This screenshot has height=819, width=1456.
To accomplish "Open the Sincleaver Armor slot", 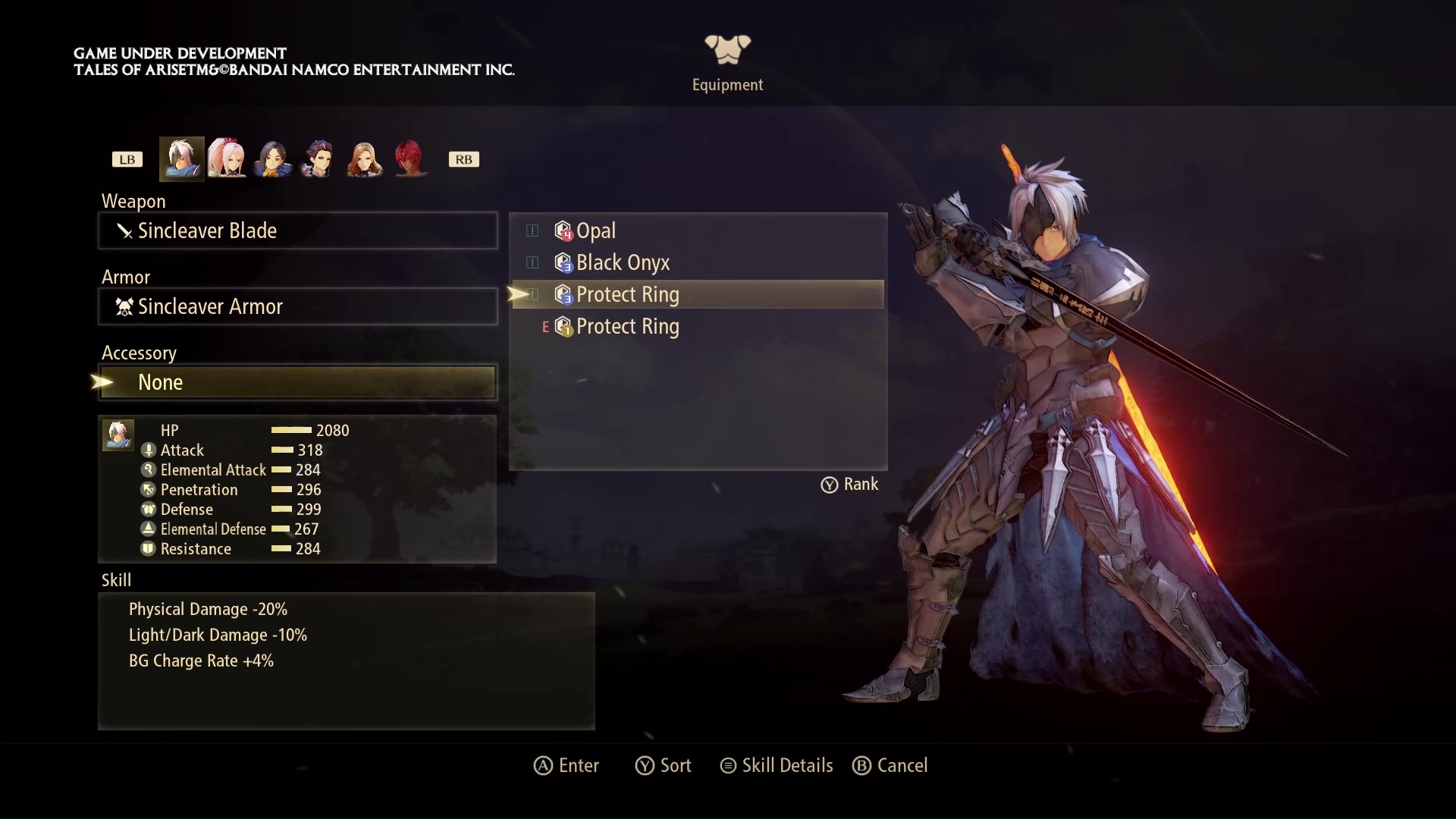I will 297,306.
